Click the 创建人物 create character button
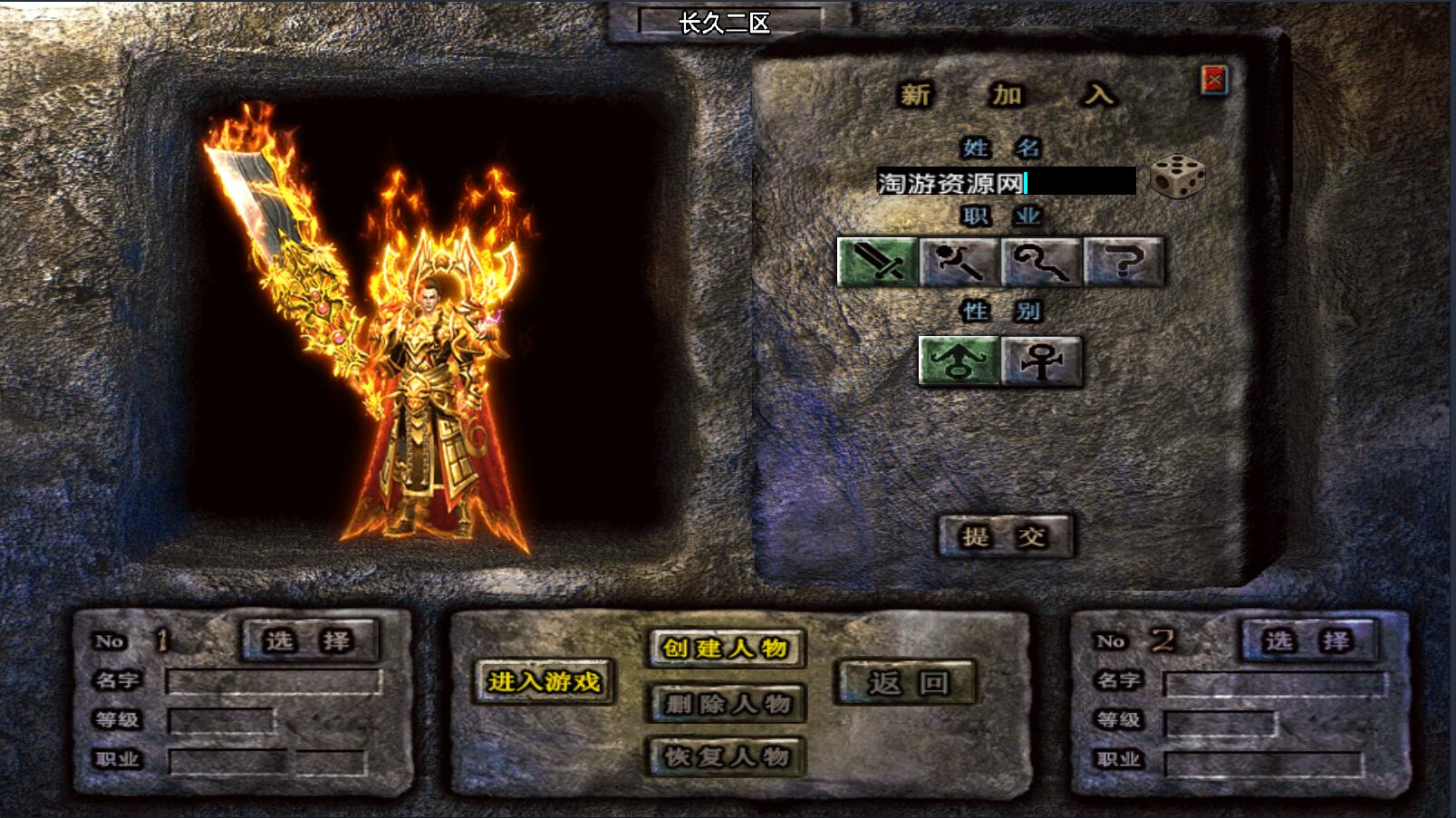This screenshot has height=818, width=1456. (x=725, y=648)
